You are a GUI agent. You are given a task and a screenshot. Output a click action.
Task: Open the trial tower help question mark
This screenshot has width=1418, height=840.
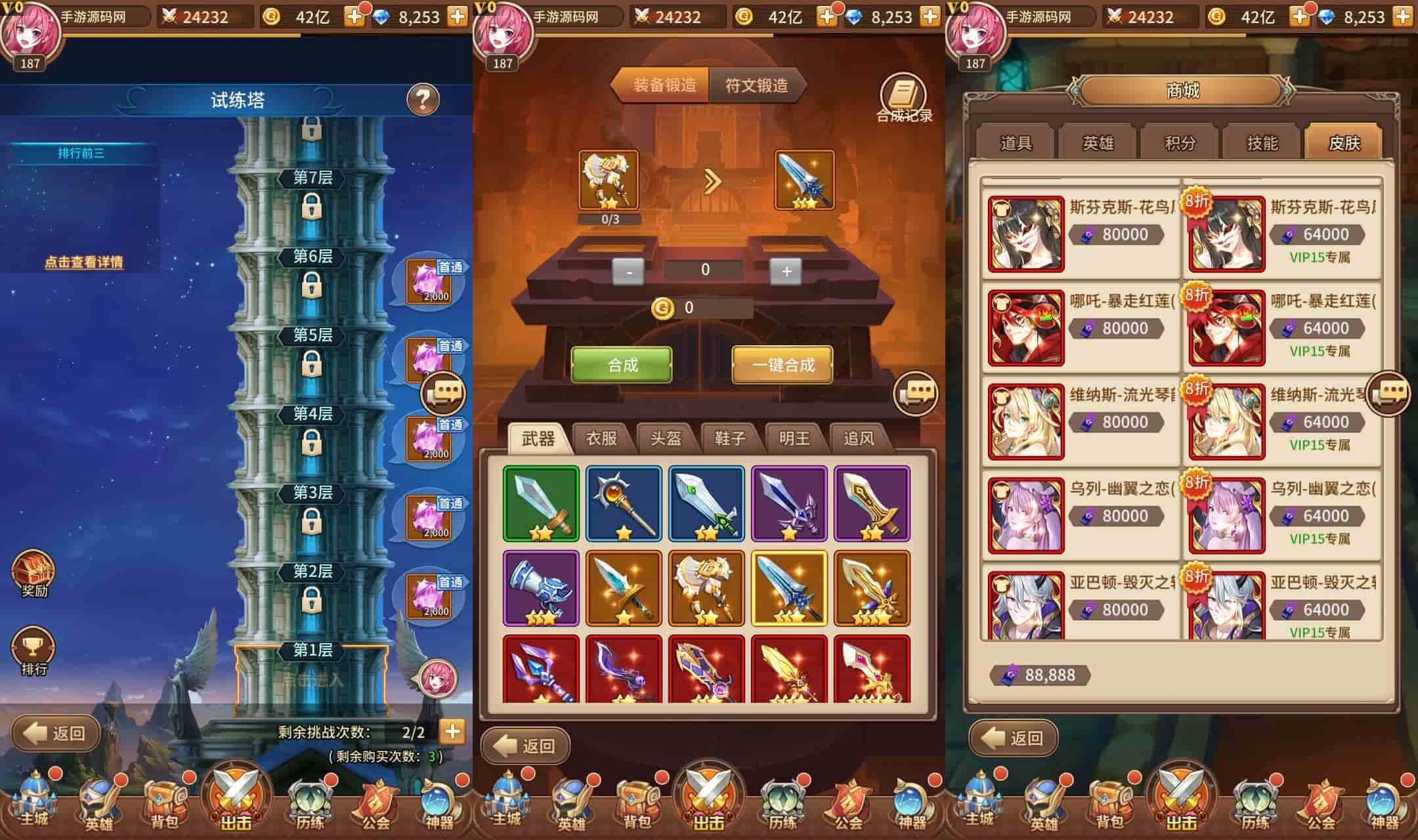(423, 99)
